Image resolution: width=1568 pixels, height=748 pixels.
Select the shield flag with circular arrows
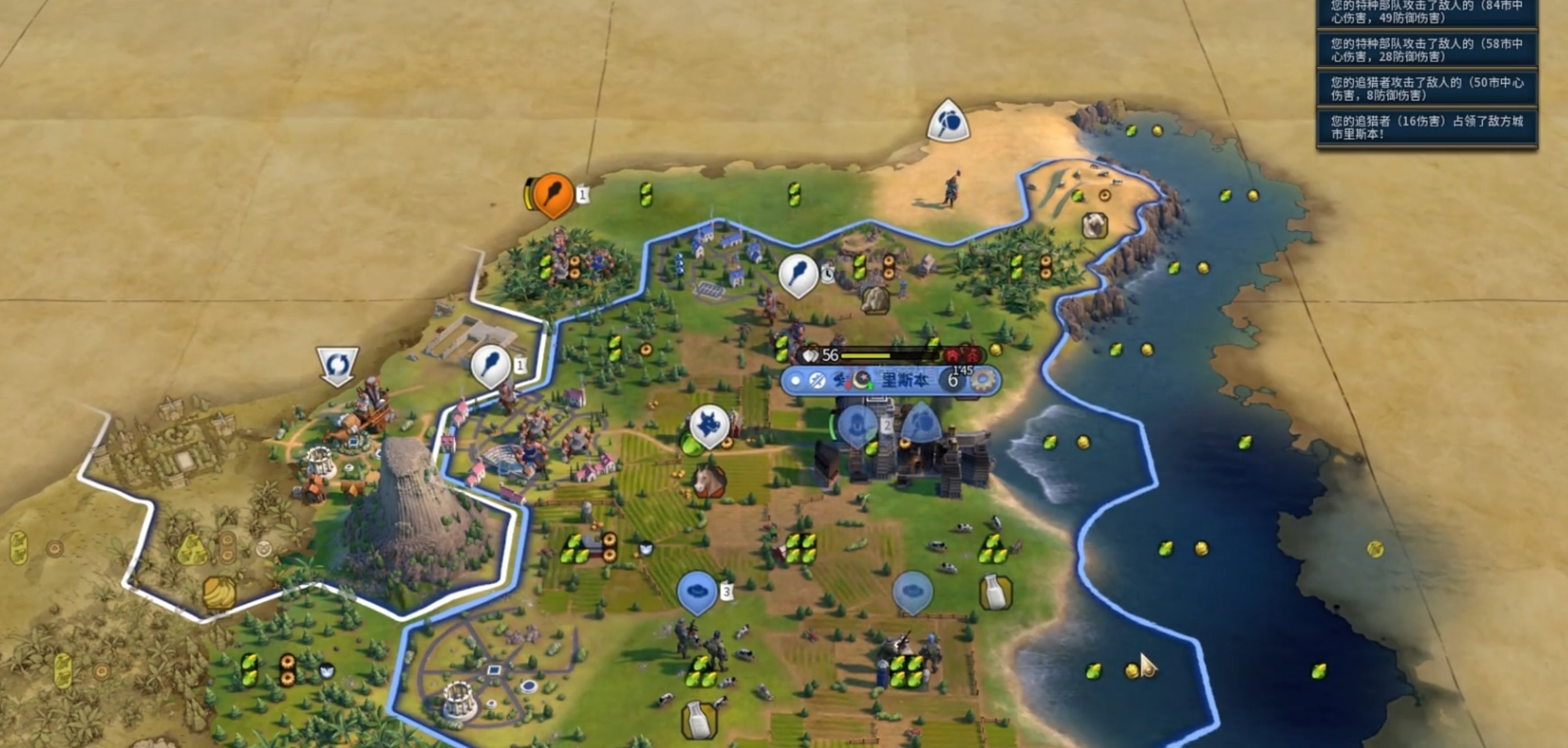pos(337,365)
